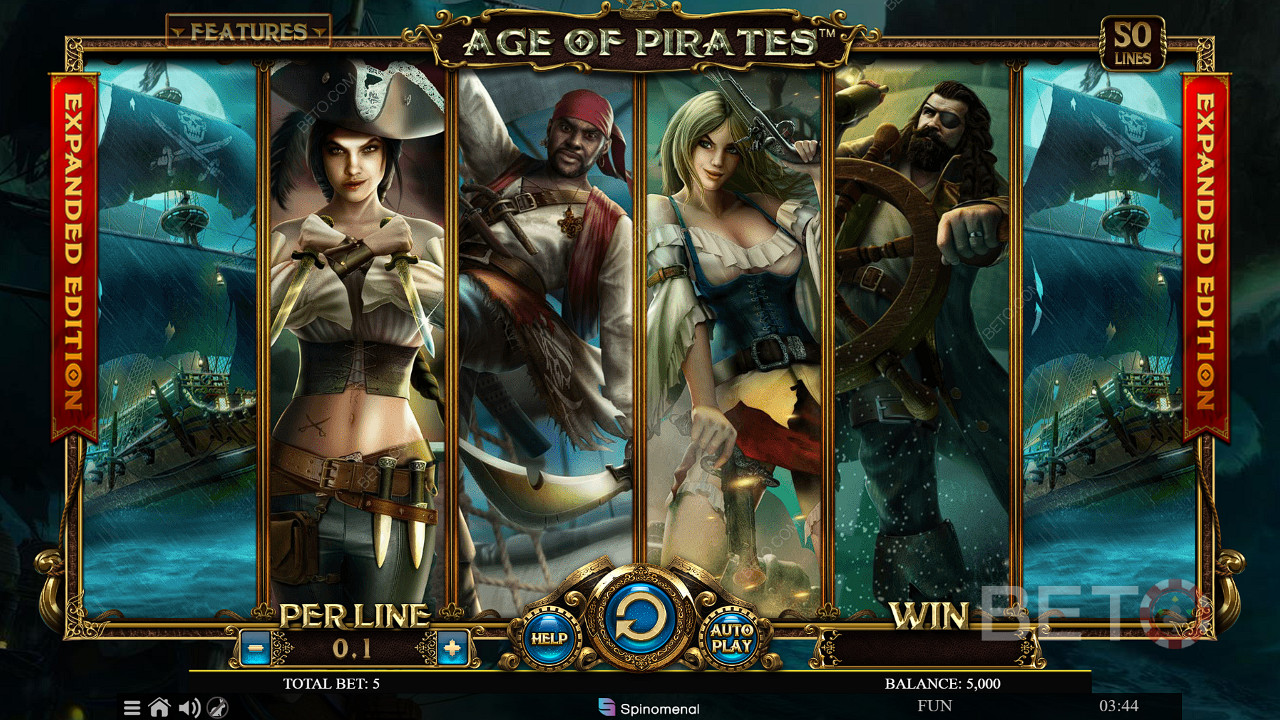Image resolution: width=1280 pixels, height=720 pixels.
Task: Open the Features panel
Action: pos(247,31)
